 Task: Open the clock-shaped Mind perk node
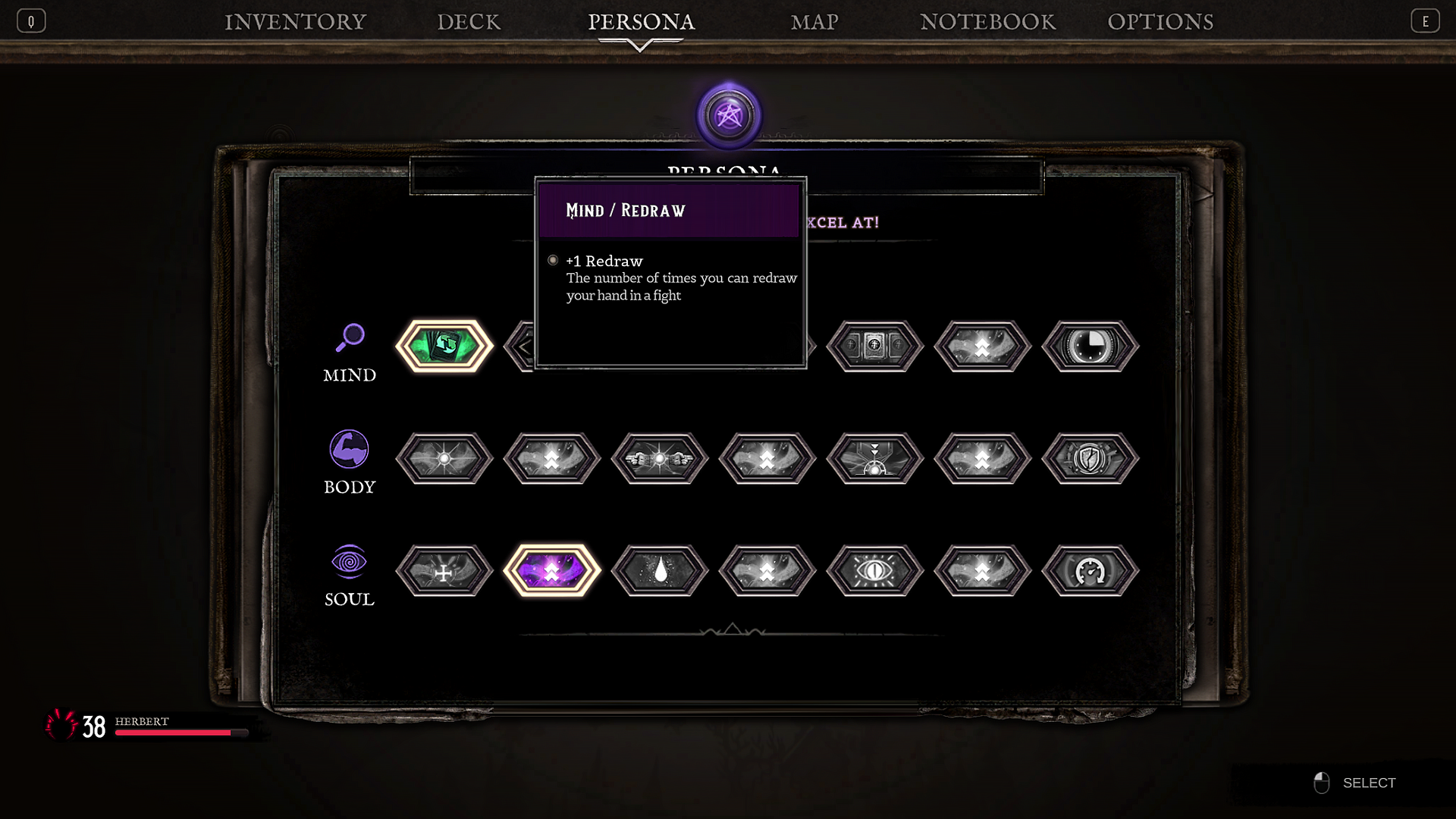click(x=1090, y=347)
